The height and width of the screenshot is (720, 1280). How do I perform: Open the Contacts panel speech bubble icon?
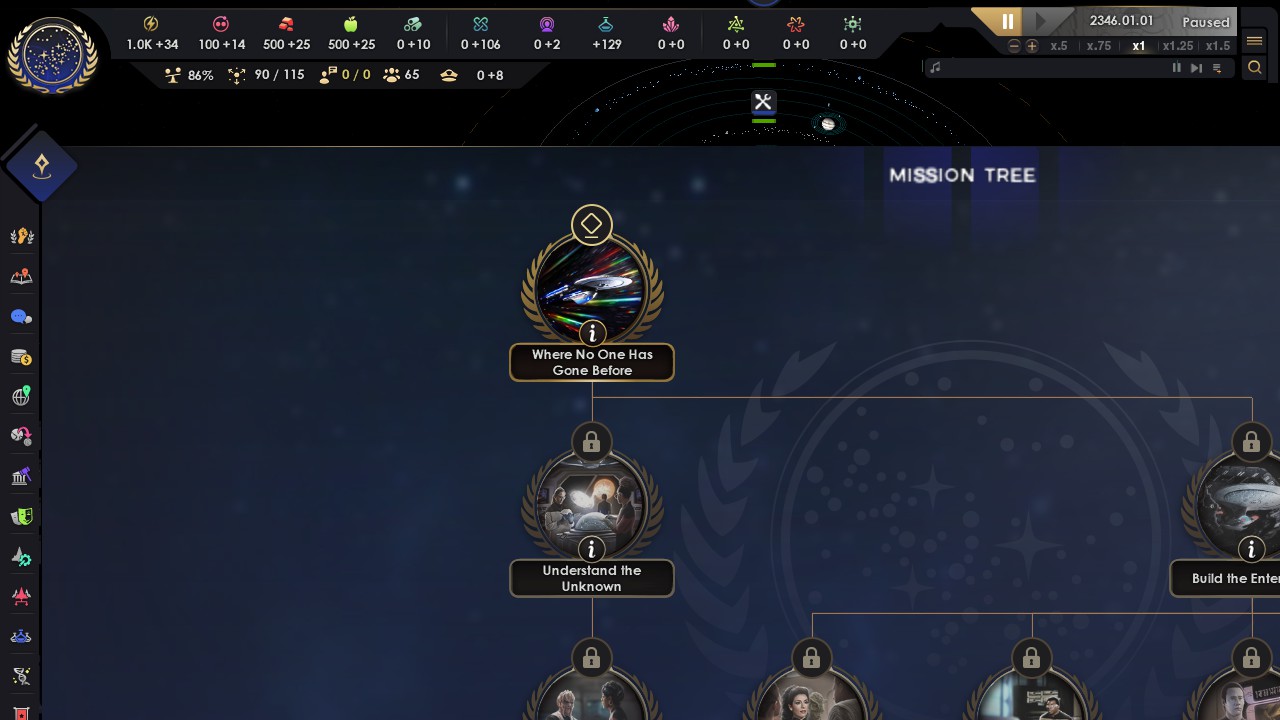(20, 316)
